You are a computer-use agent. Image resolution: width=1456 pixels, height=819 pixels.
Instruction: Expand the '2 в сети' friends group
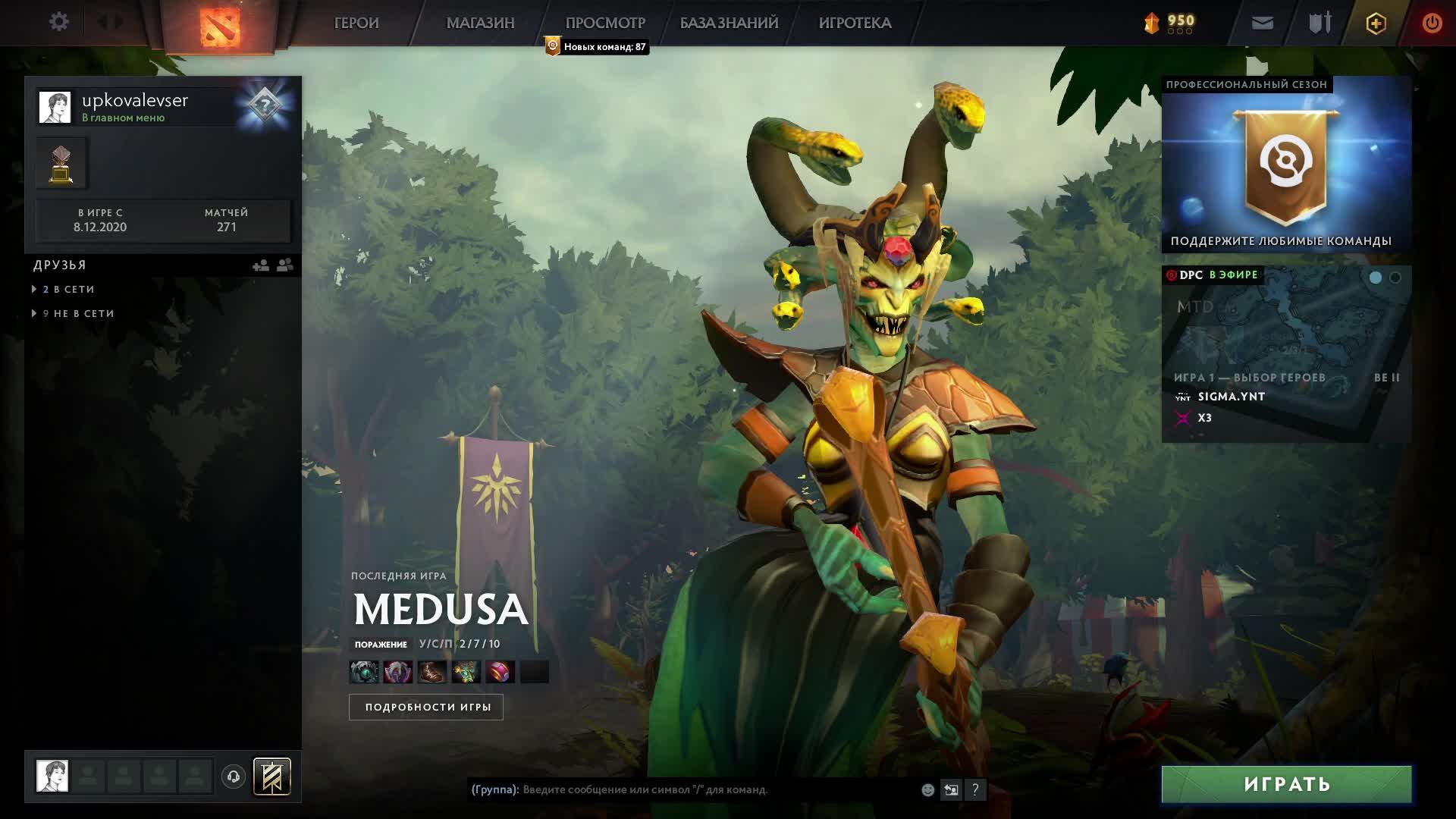point(68,289)
